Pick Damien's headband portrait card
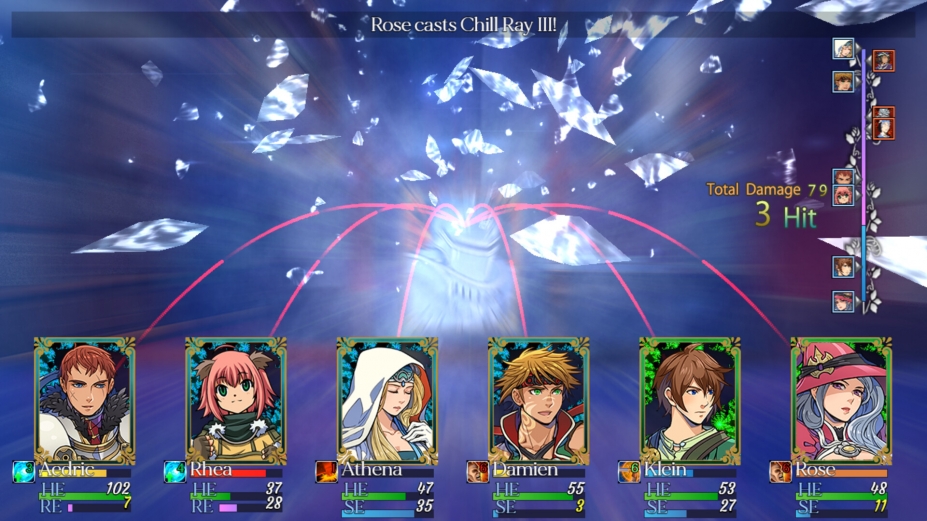This screenshot has width=927, height=521. pyautogui.click(x=538, y=400)
